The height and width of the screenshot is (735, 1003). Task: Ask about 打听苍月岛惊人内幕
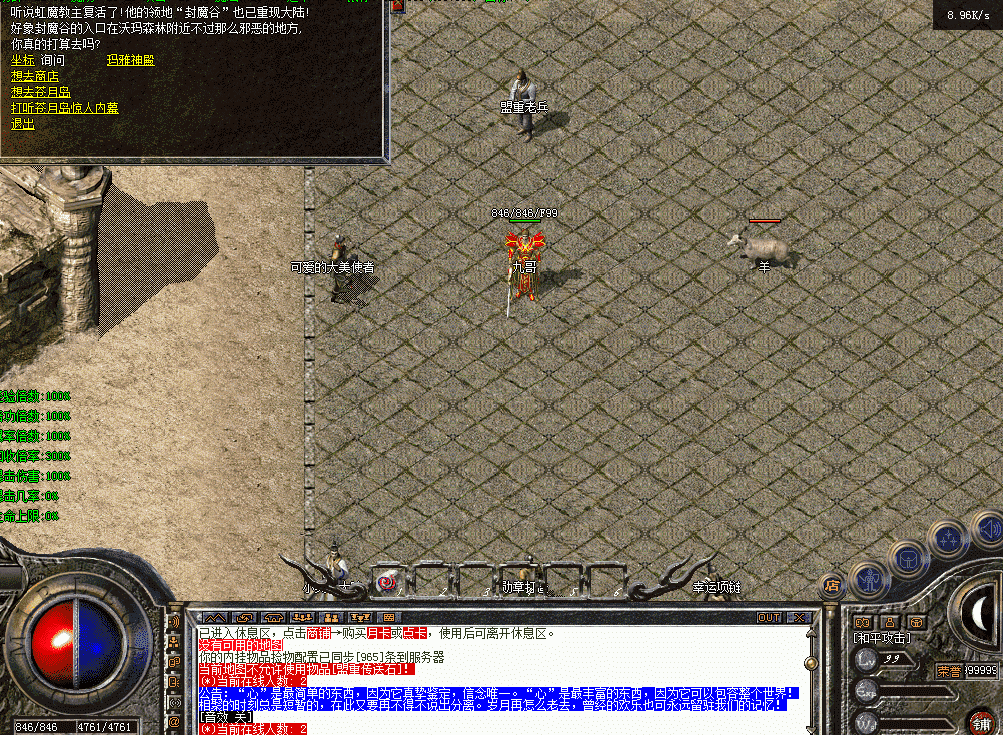point(64,108)
